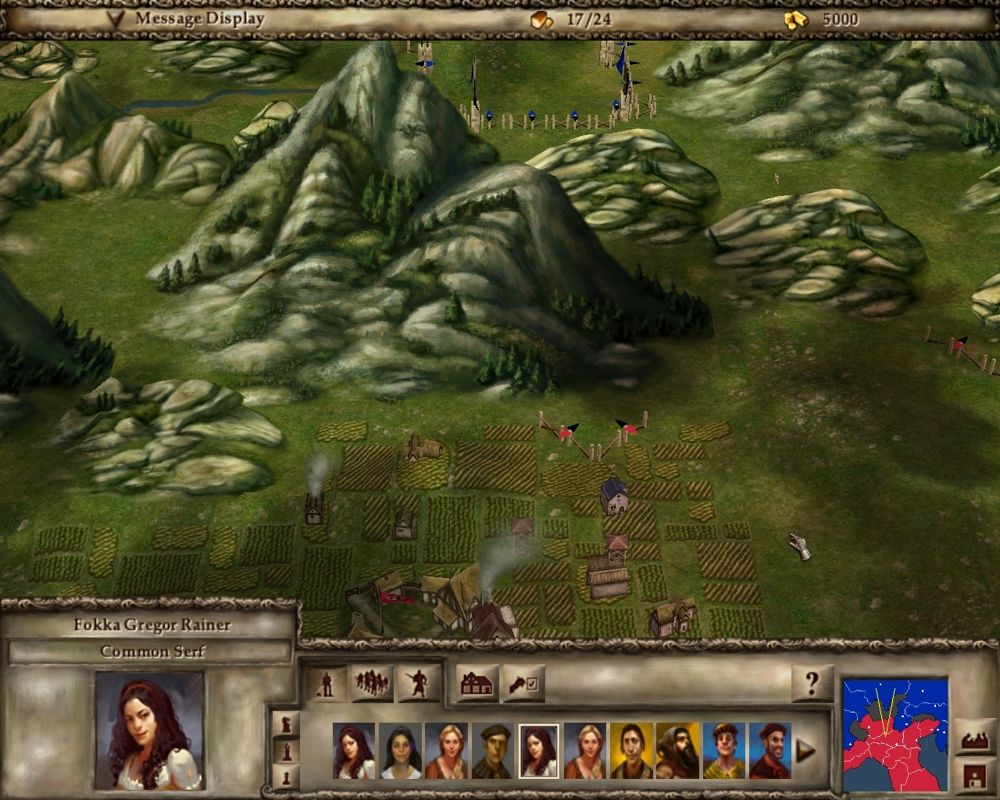
Task: Choose the highlighted dark-haired woman portrait
Action: point(539,751)
